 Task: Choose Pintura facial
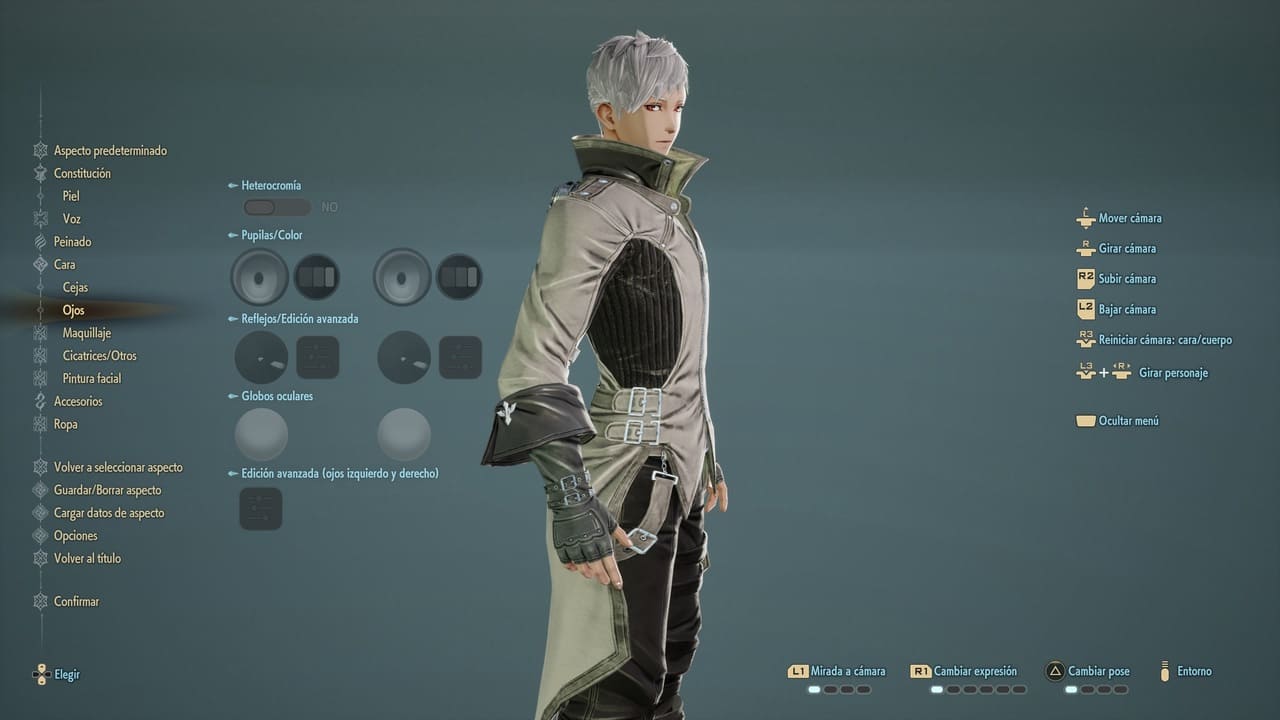click(x=92, y=379)
